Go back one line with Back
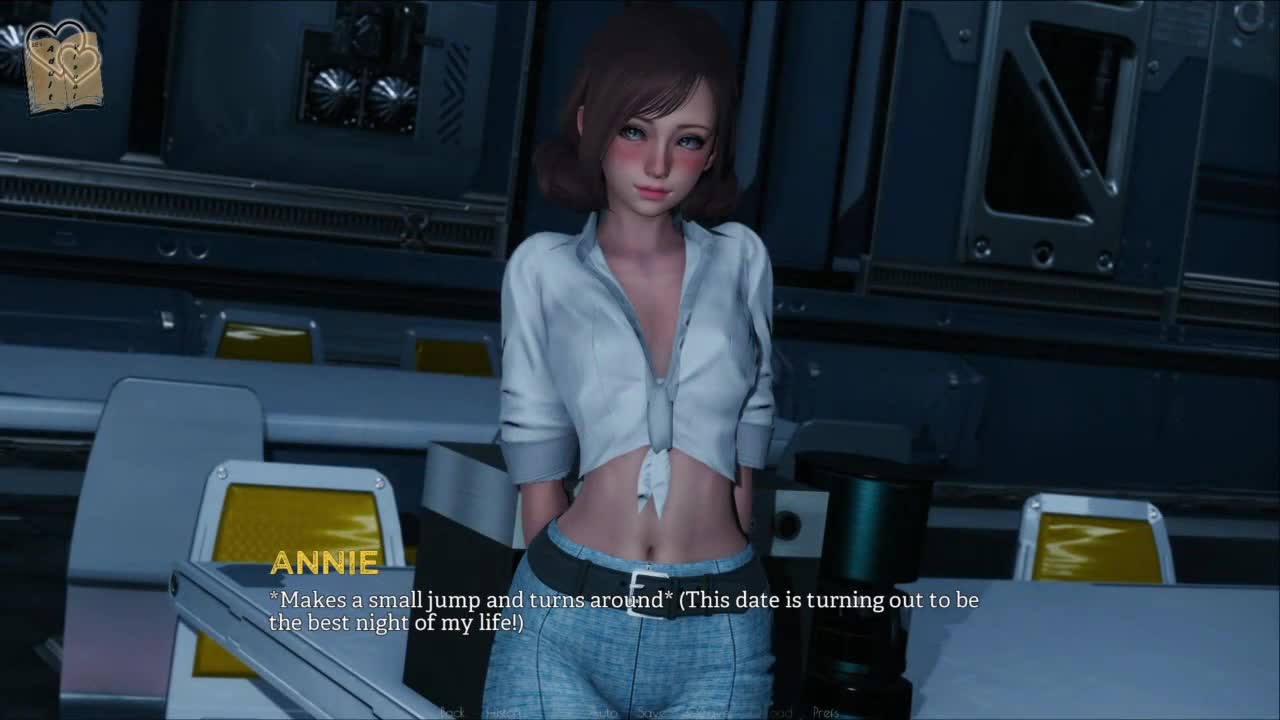 tap(453, 712)
